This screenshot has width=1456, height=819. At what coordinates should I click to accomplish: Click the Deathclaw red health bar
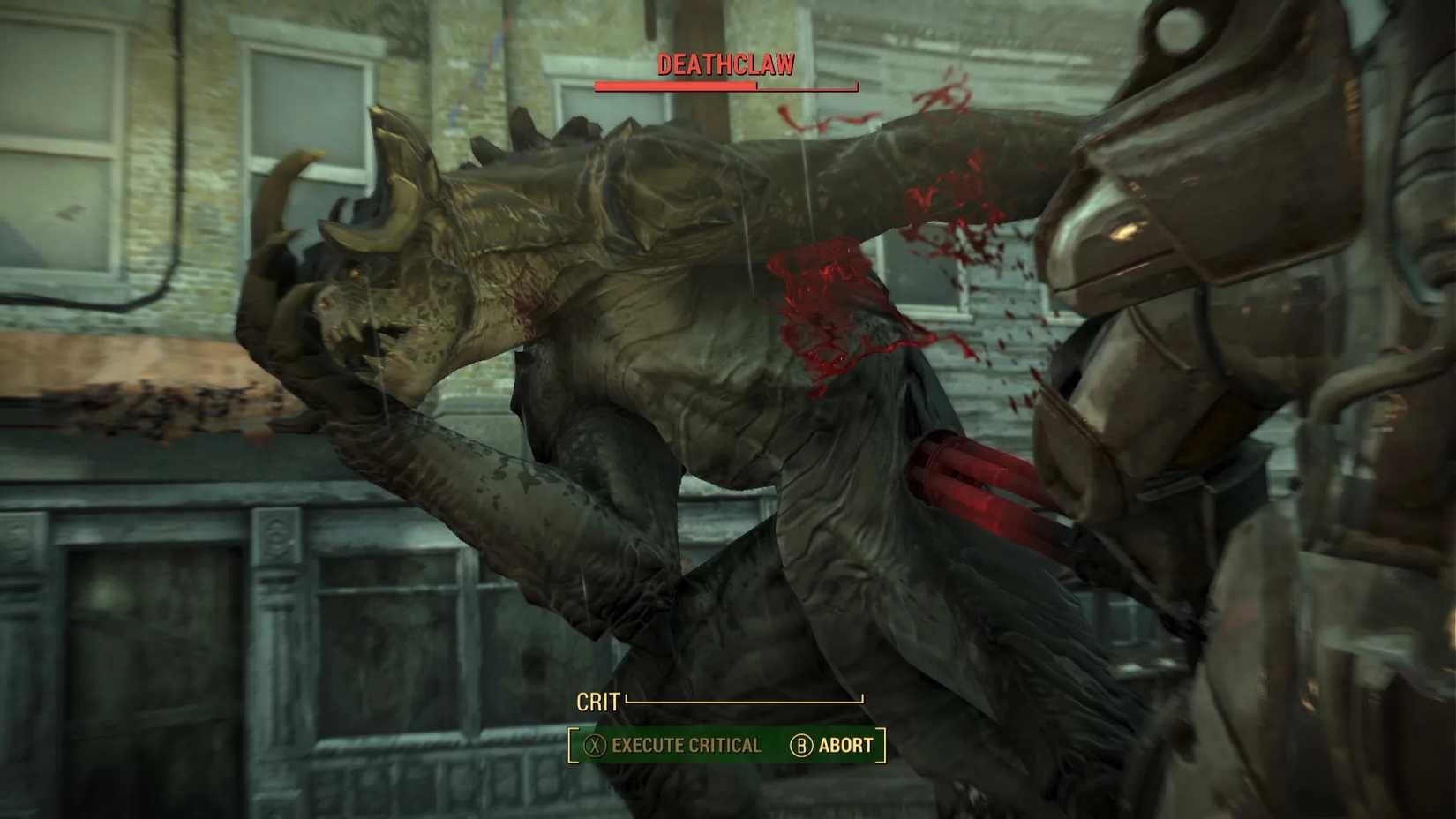(675, 86)
